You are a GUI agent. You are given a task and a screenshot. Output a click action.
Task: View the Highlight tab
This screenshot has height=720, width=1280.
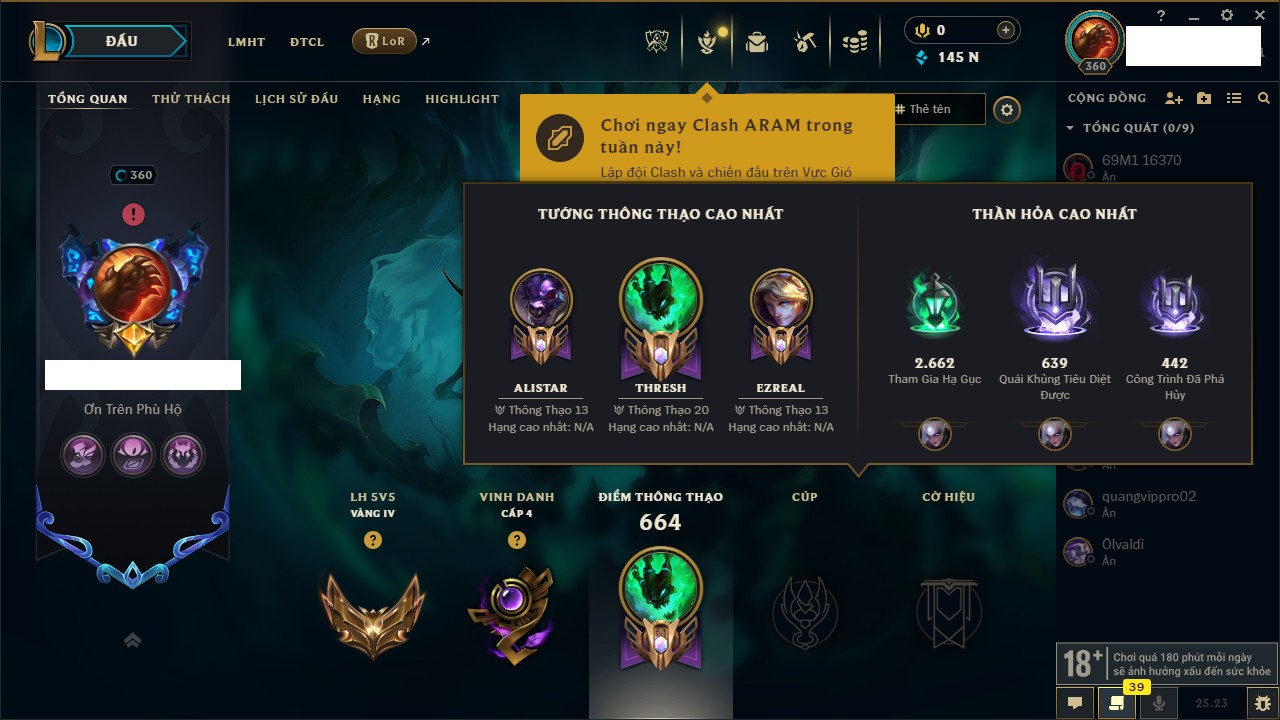pos(461,99)
